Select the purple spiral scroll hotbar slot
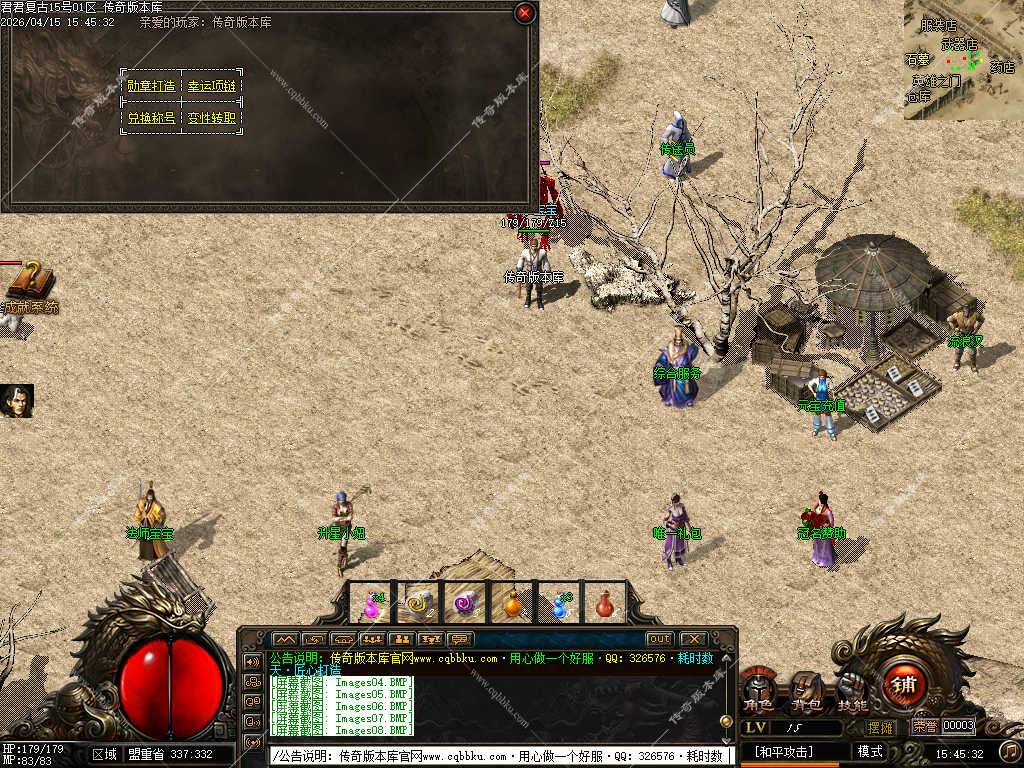The height and width of the screenshot is (768, 1024). coord(466,603)
